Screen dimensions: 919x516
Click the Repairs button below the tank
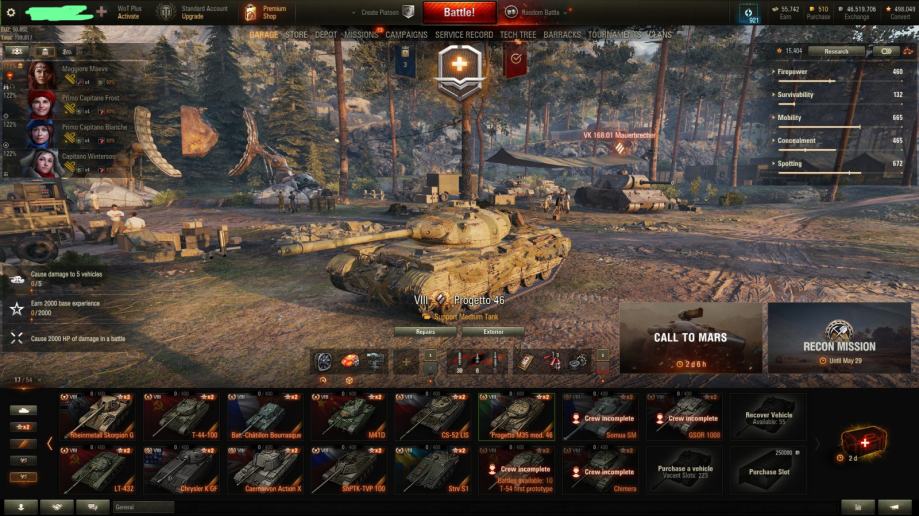pyautogui.click(x=424, y=331)
